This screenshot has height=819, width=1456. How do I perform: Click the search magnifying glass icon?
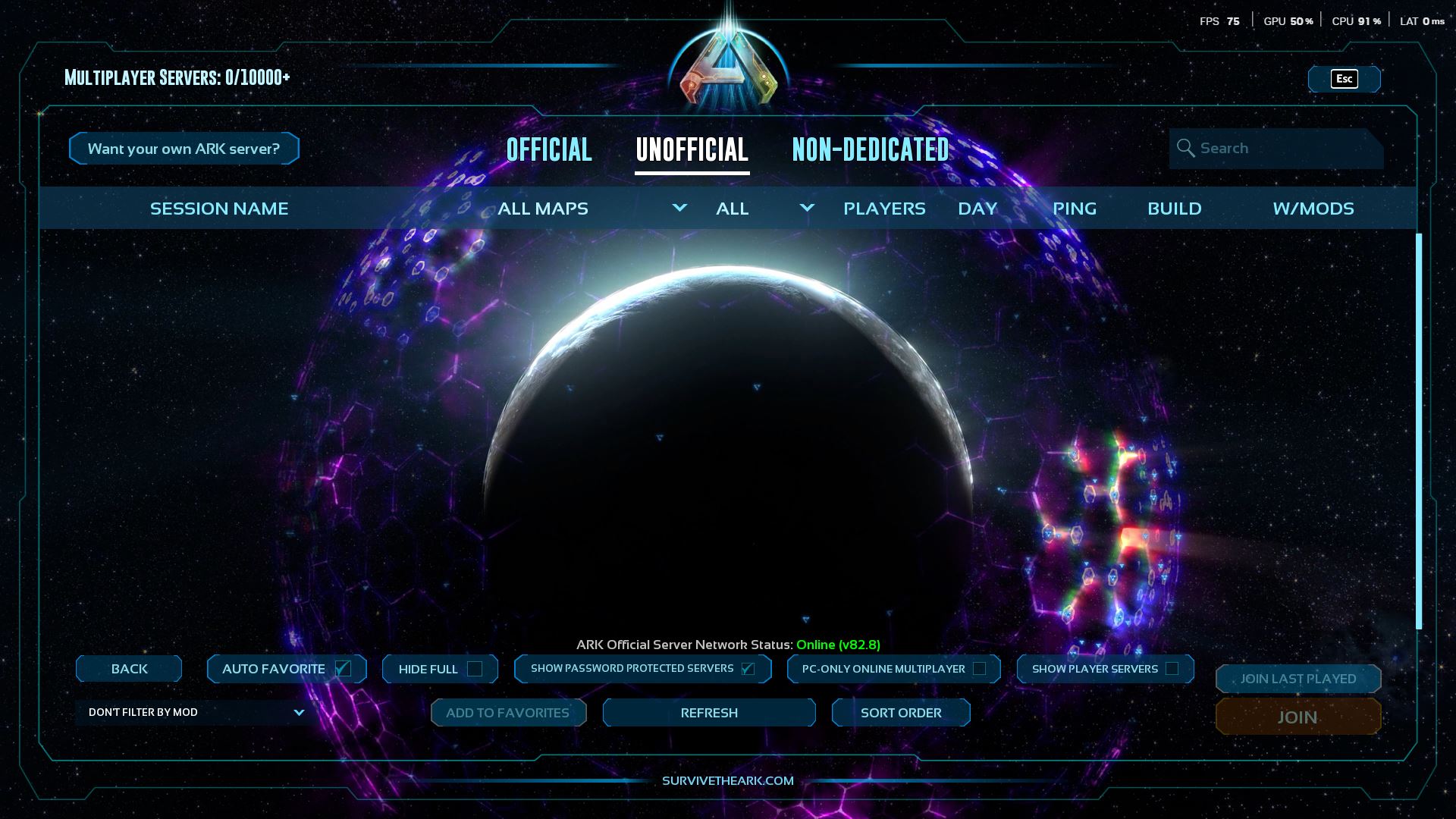click(1185, 148)
